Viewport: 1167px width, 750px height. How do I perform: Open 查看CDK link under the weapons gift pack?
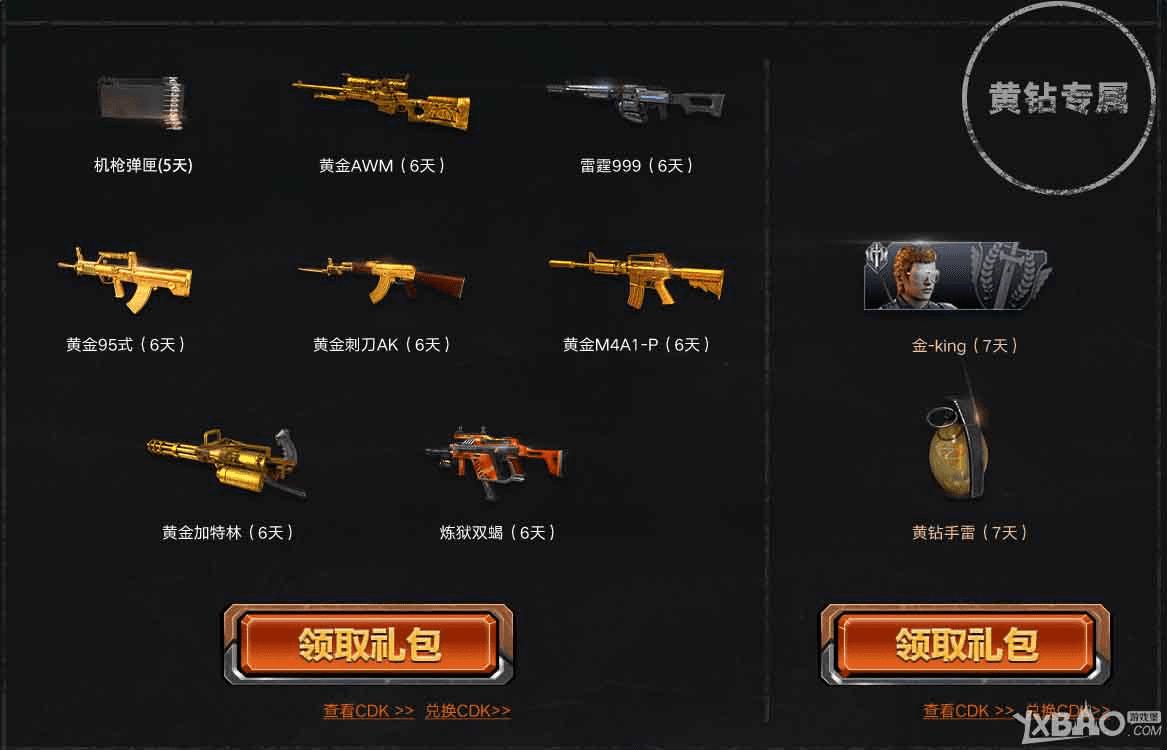pyautogui.click(x=368, y=711)
